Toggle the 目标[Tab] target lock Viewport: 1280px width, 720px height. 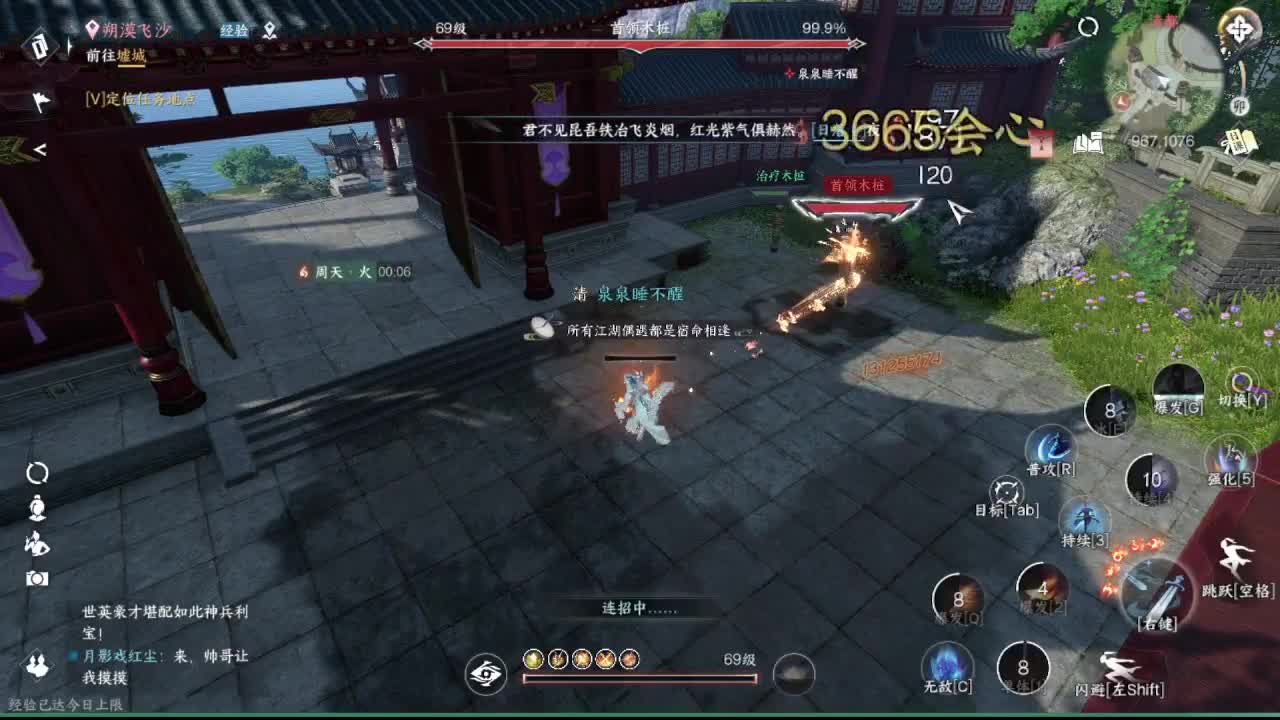pyautogui.click(x=1007, y=493)
